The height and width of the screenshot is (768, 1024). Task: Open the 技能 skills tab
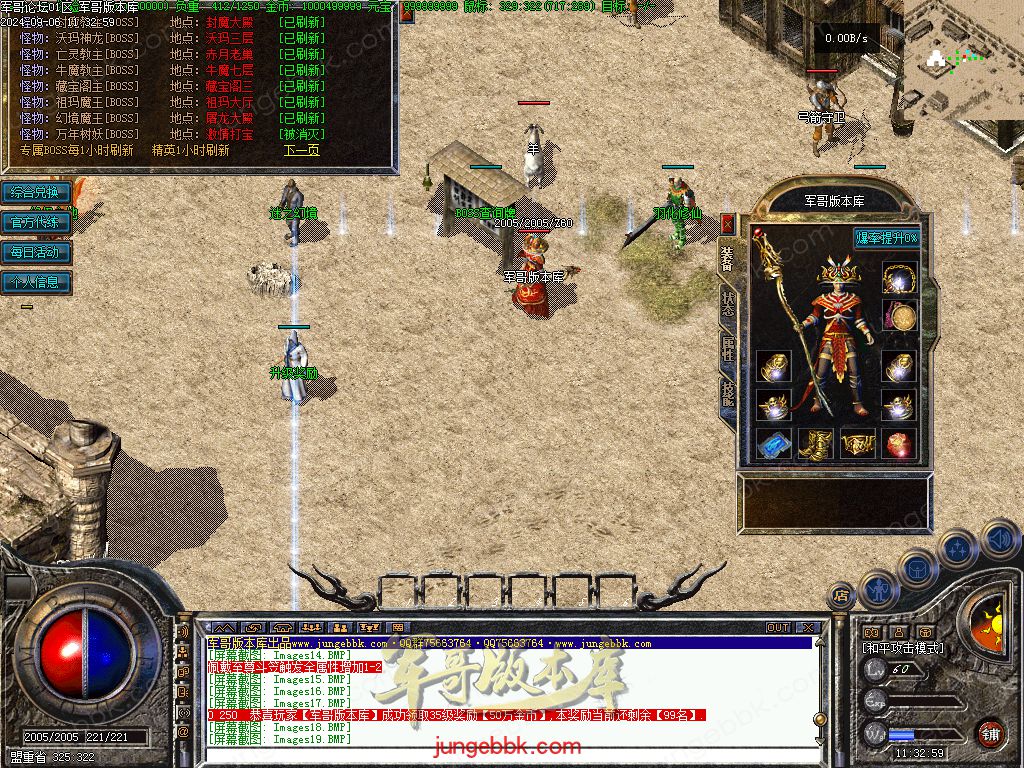coord(727,394)
